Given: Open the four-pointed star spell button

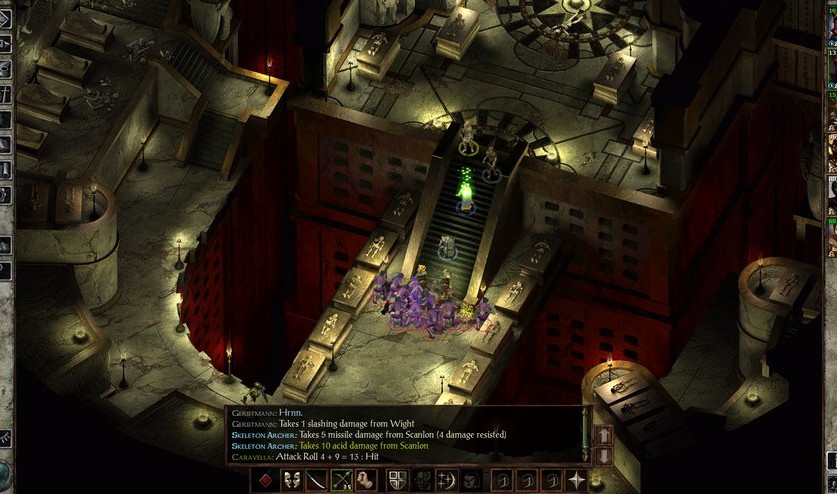Looking at the screenshot, I should tap(578, 480).
